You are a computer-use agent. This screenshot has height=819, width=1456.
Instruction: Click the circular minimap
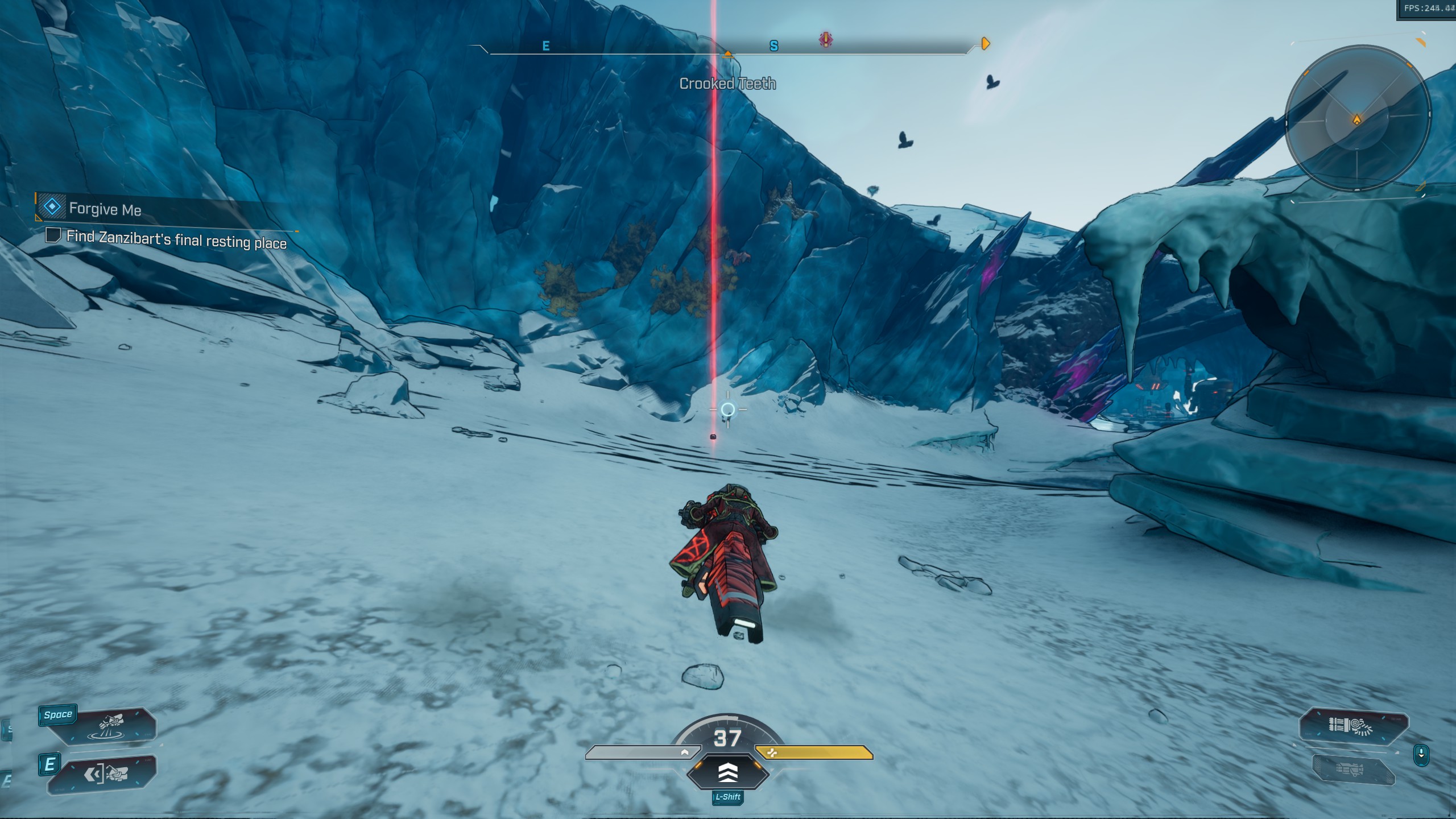(x=1357, y=118)
